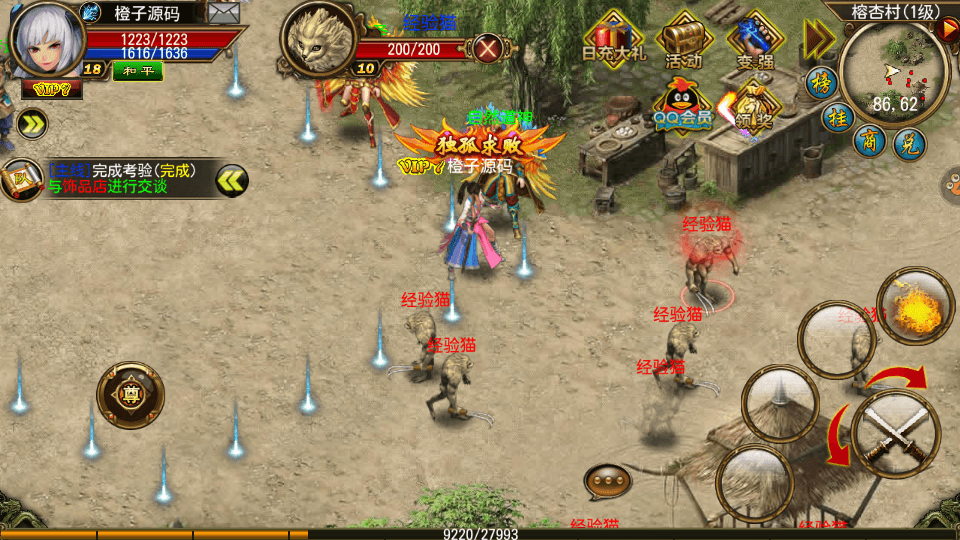Open the QQ会员 penguin icon

click(683, 103)
